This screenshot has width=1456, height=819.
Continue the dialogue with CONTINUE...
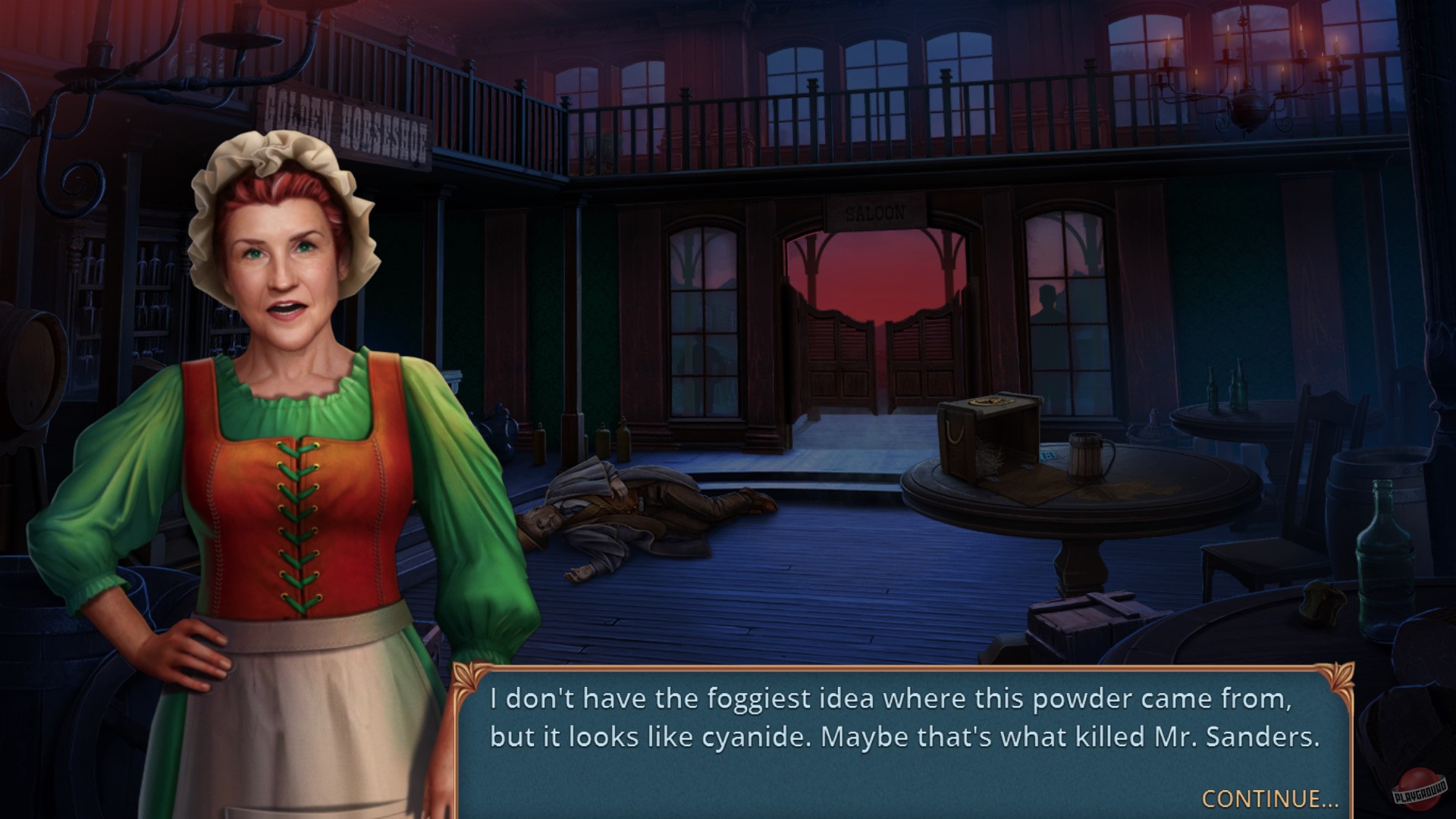coord(1269,799)
